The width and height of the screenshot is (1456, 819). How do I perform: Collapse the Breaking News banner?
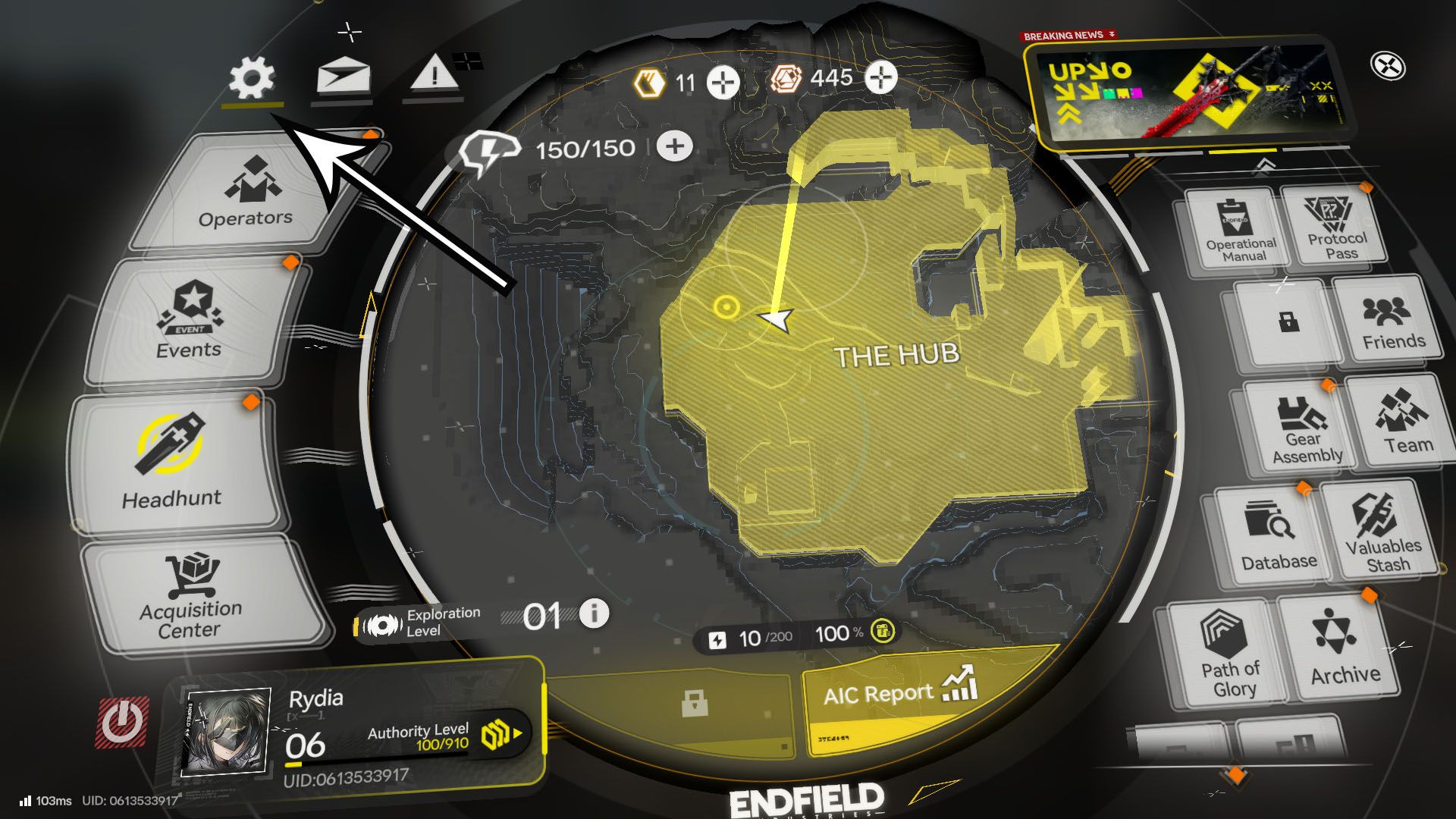(x=1112, y=33)
